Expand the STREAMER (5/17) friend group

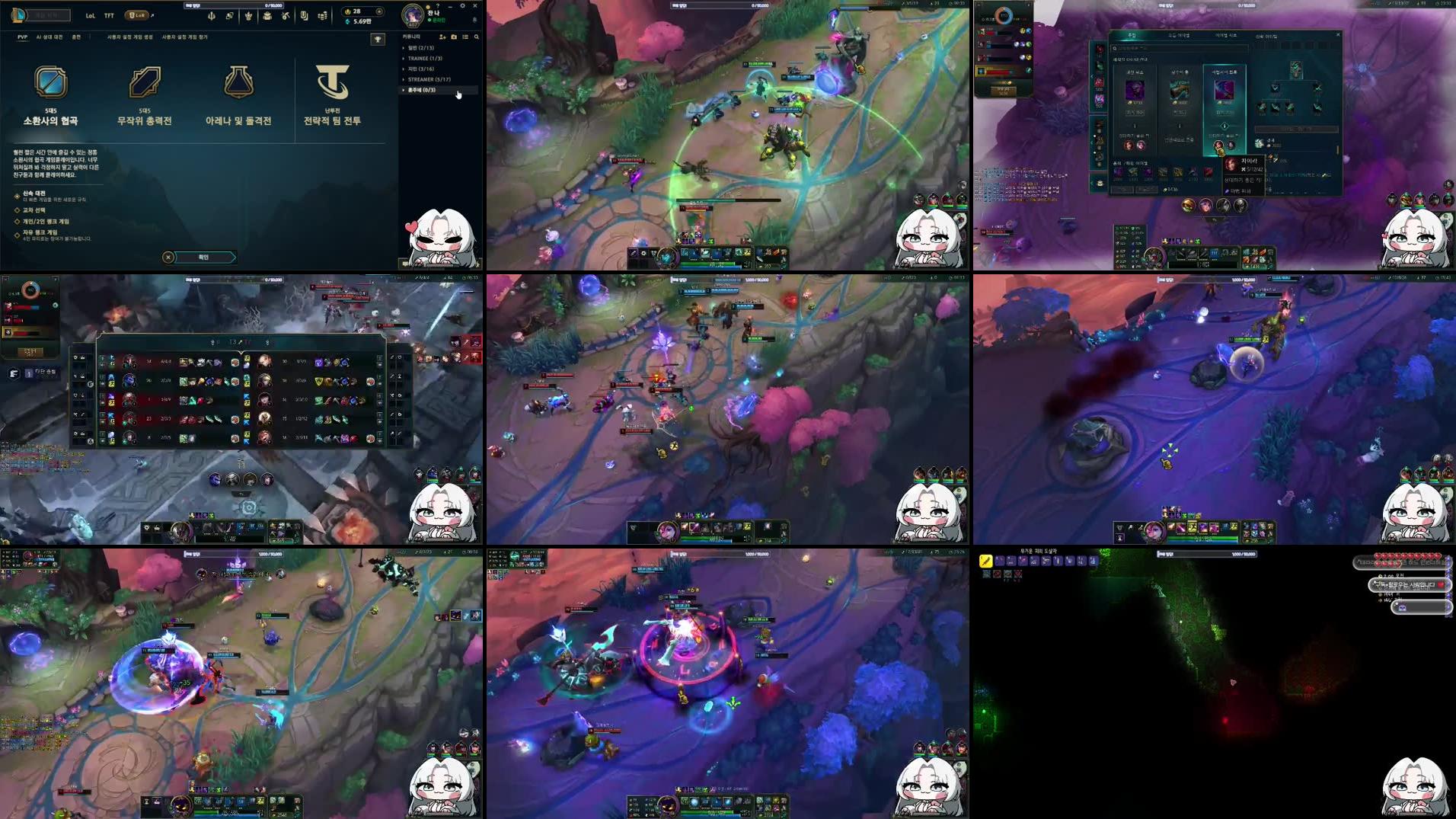click(428, 79)
